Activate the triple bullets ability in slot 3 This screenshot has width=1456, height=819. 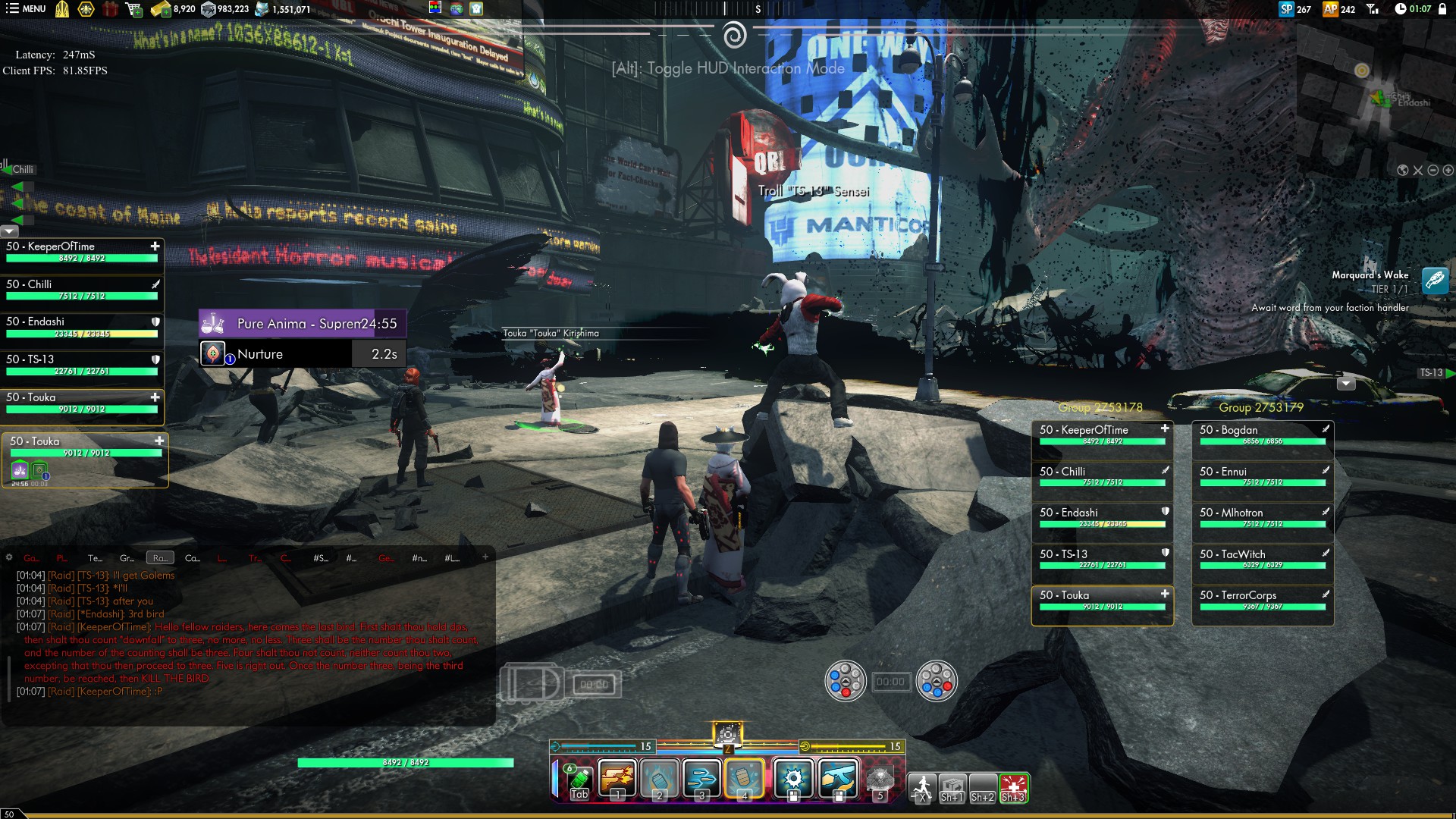(702, 779)
